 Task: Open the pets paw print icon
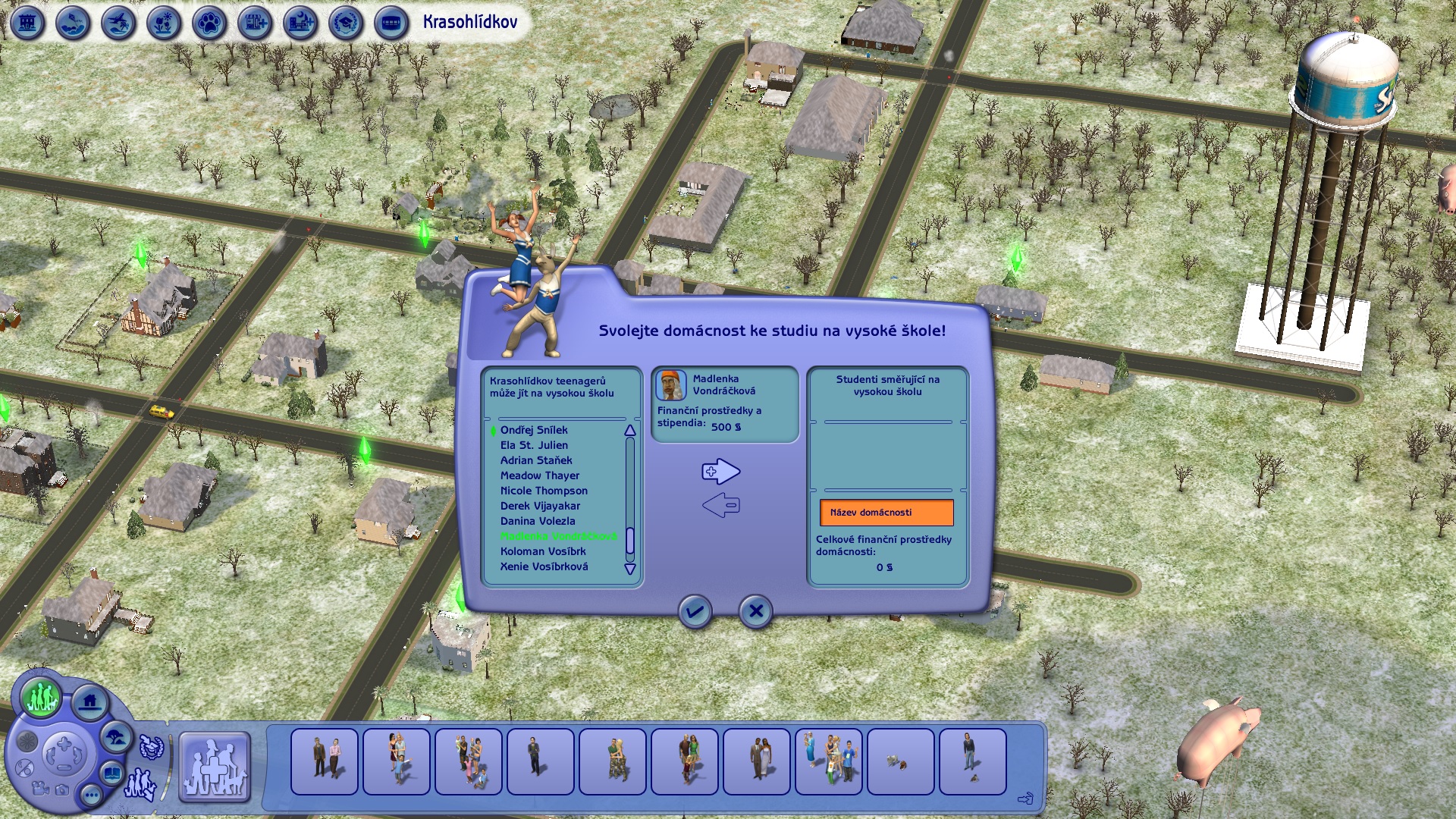[209, 24]
